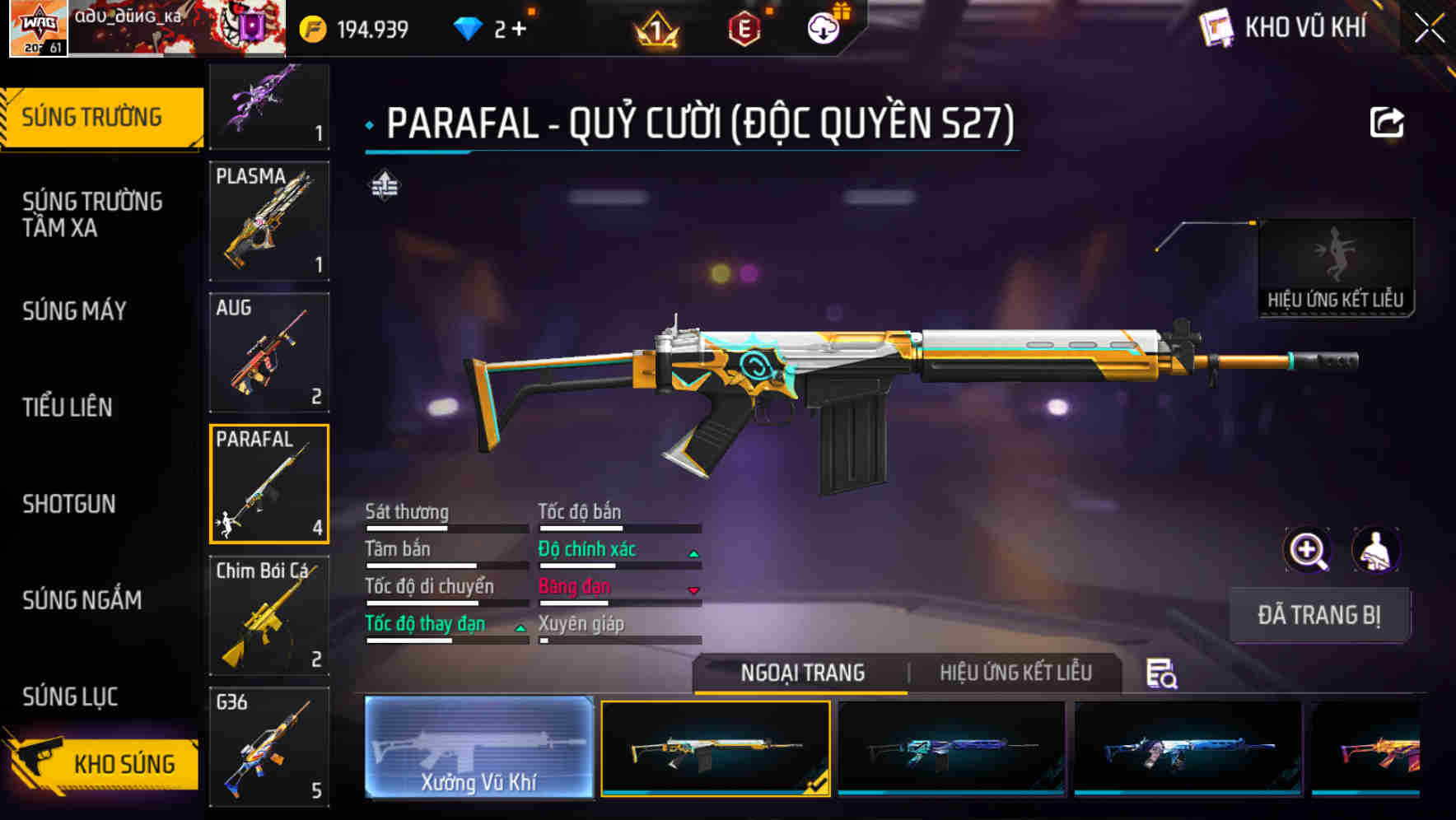Toggle the green arrow on Tốc độ thay đạn
The width and height of the screenshot is (1456, 820).
click(520, 627)
